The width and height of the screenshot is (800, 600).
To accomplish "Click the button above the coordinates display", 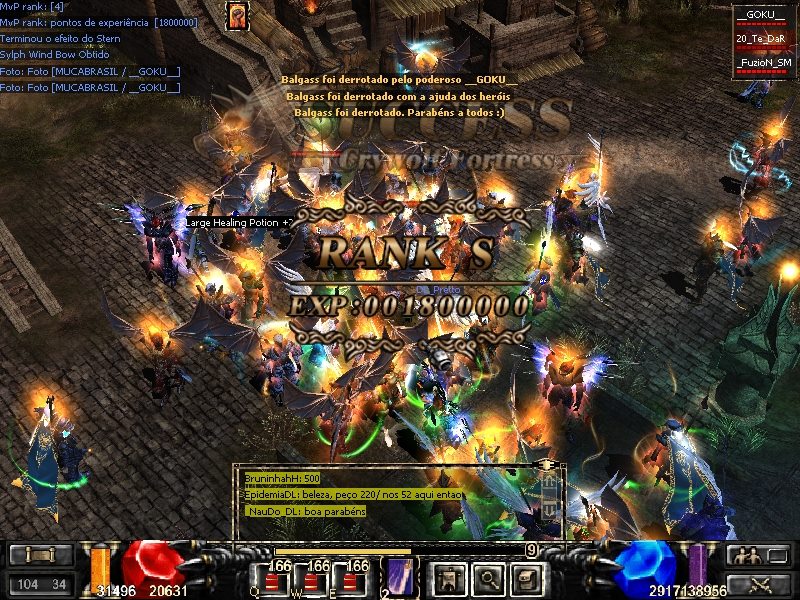I will tap(41, 555).
